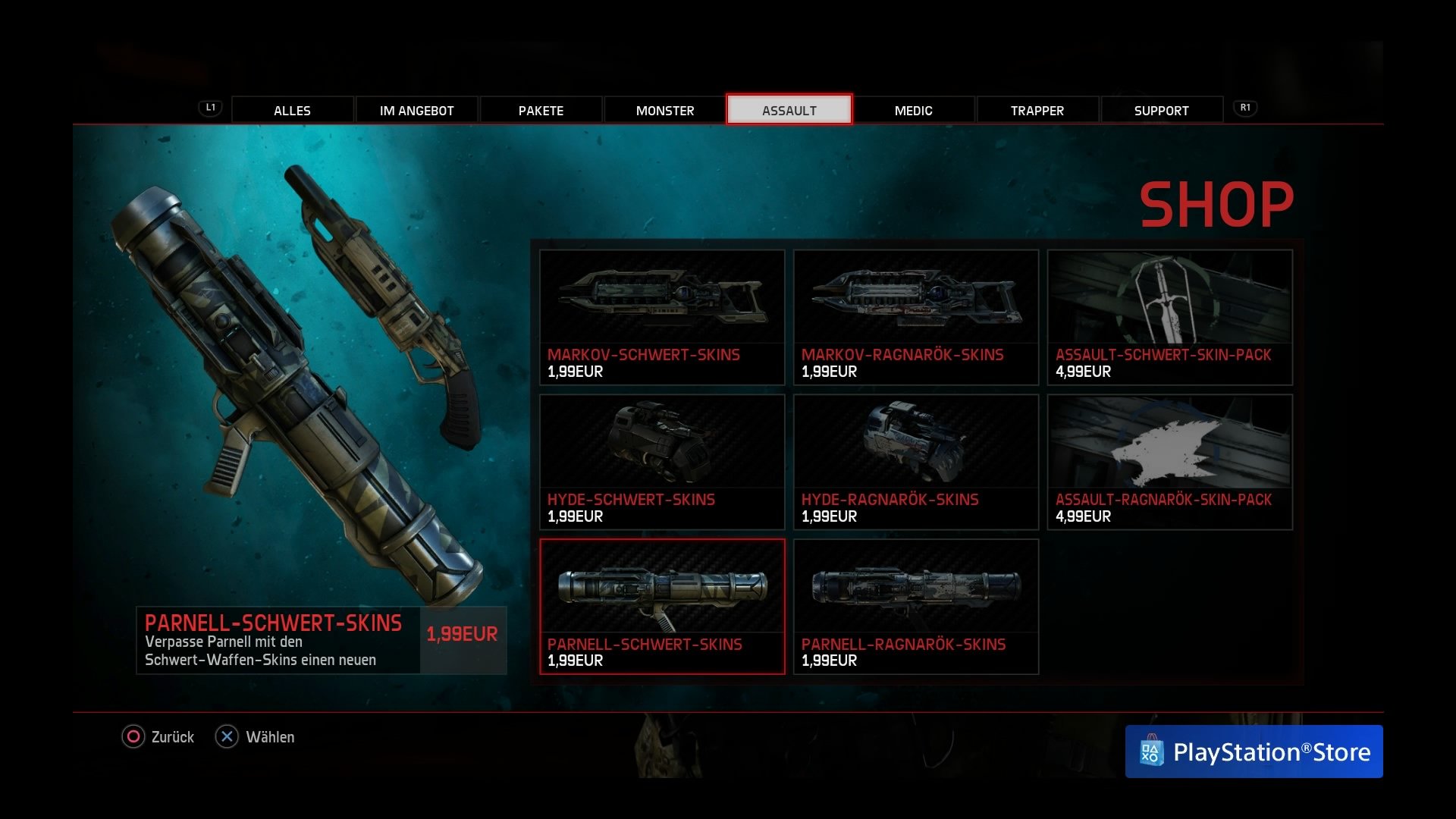Click the R1 shoulder button icon

pos(1246,108)
